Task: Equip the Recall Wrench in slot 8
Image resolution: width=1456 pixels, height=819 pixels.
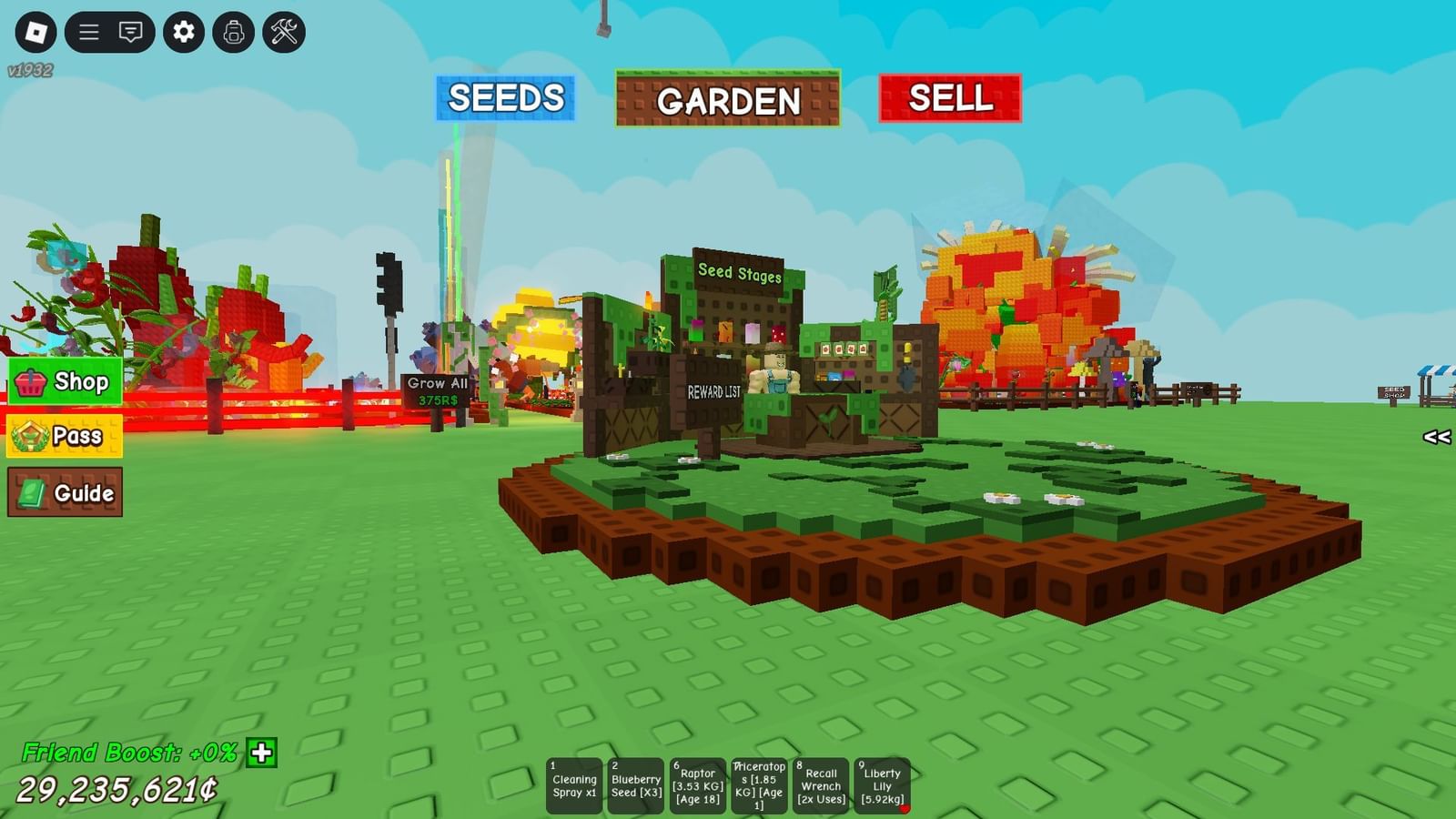Action: (x=822, y=784)
